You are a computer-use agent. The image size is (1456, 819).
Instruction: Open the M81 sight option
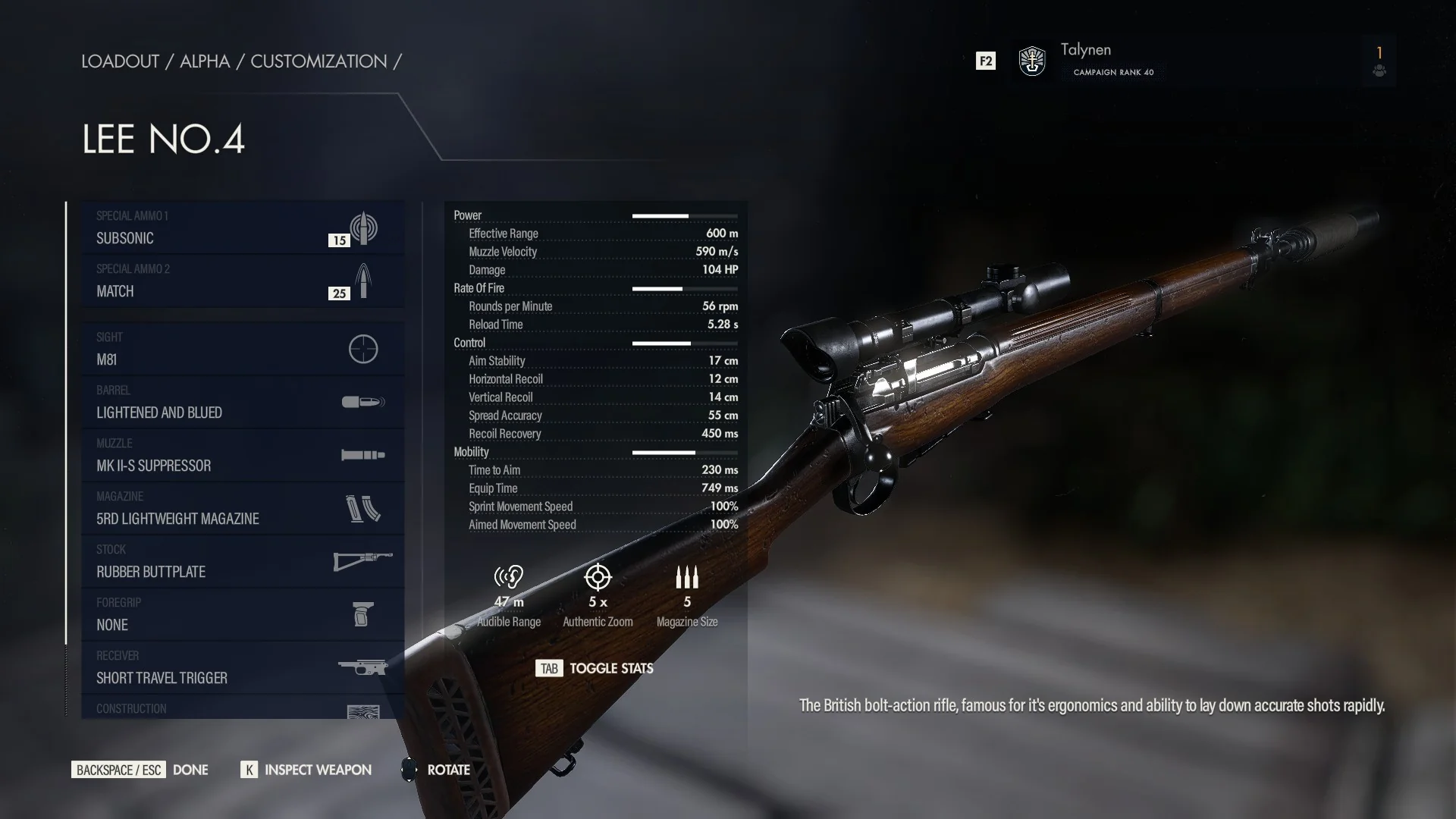click(x=242, y=350)
